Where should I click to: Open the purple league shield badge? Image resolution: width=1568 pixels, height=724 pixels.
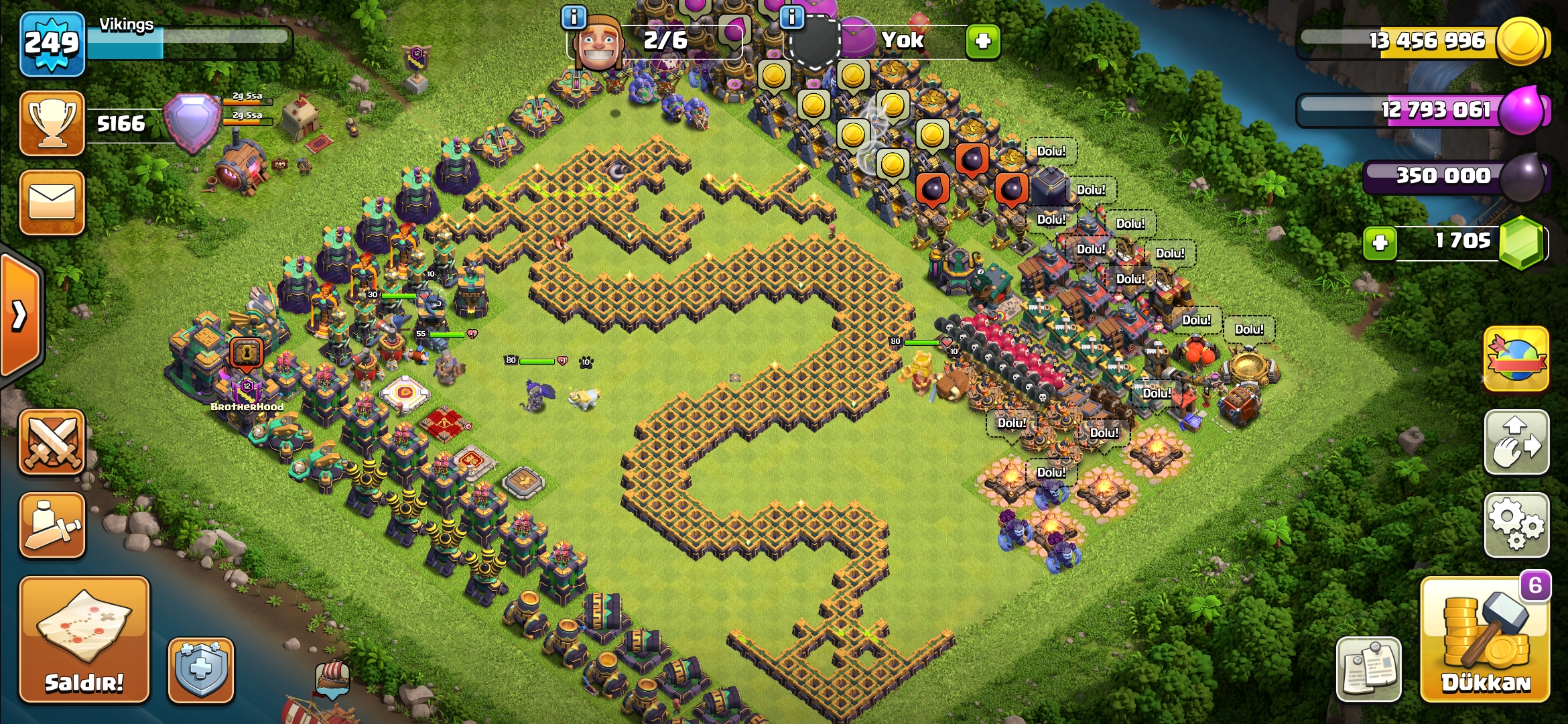193,122
